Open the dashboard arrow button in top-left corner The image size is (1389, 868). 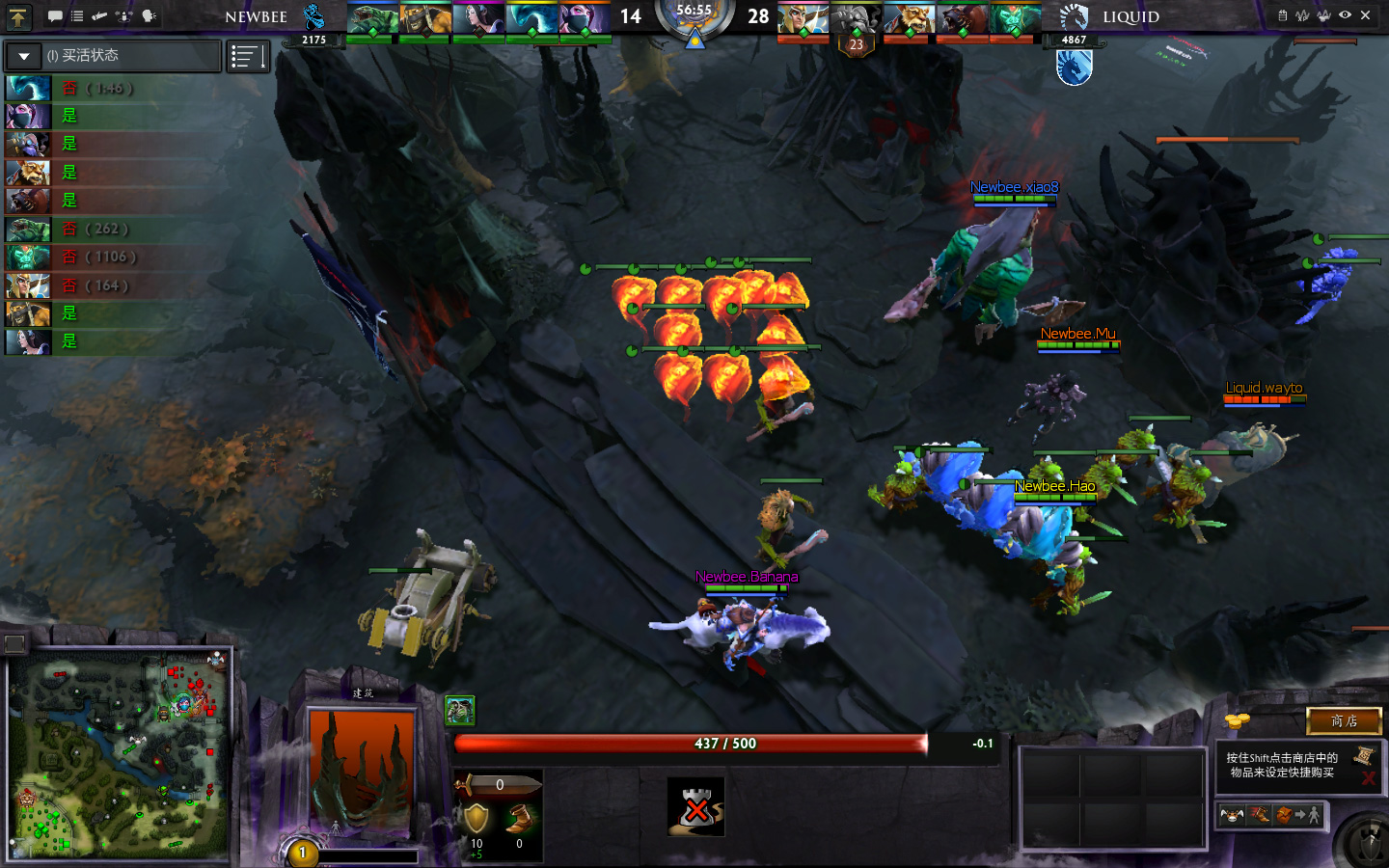point(18,16)
